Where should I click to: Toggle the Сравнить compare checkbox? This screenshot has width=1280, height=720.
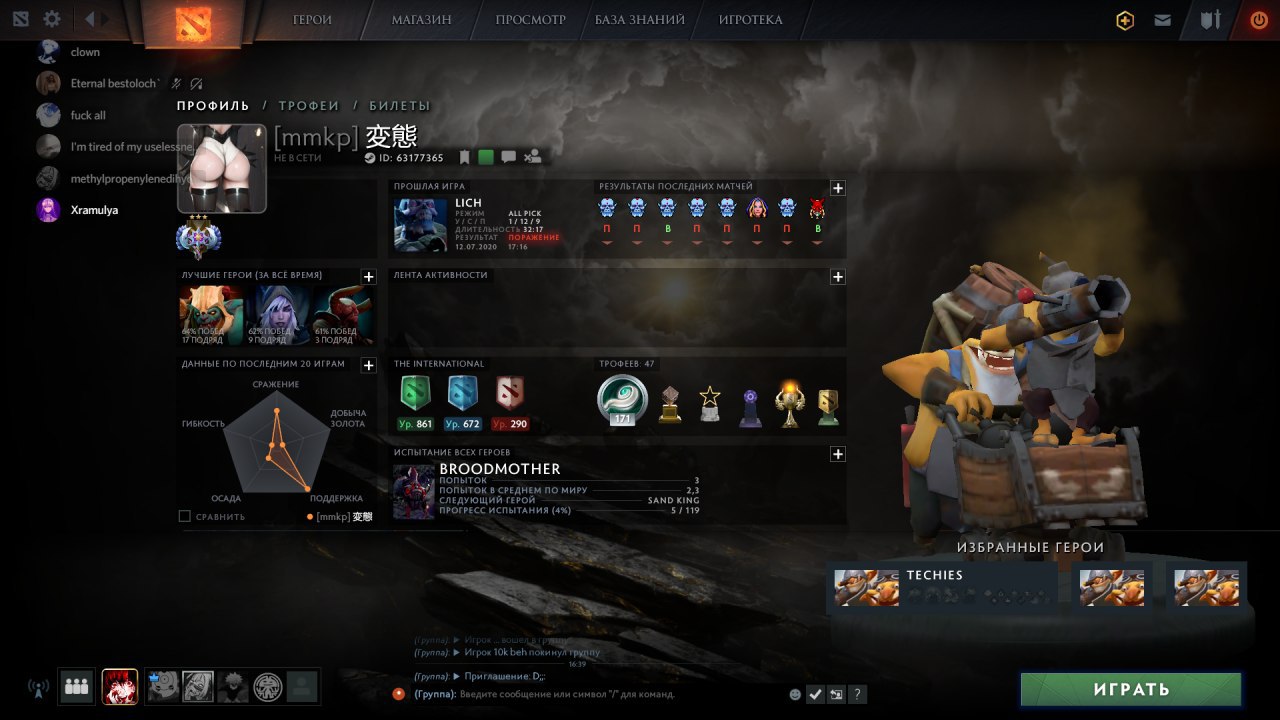pos(184,516)
